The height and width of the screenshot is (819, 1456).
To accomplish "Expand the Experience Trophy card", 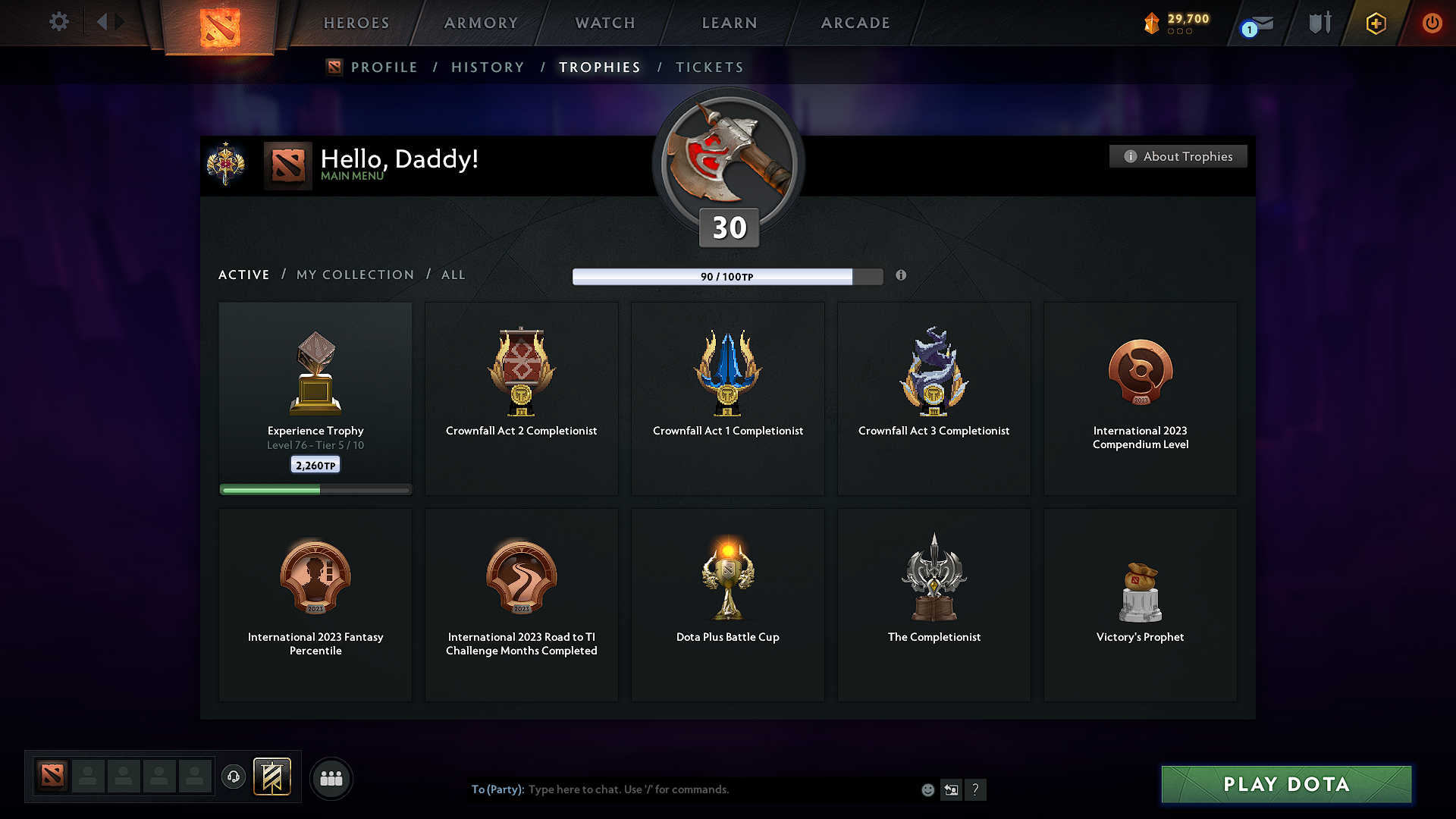I will point(315,398).
